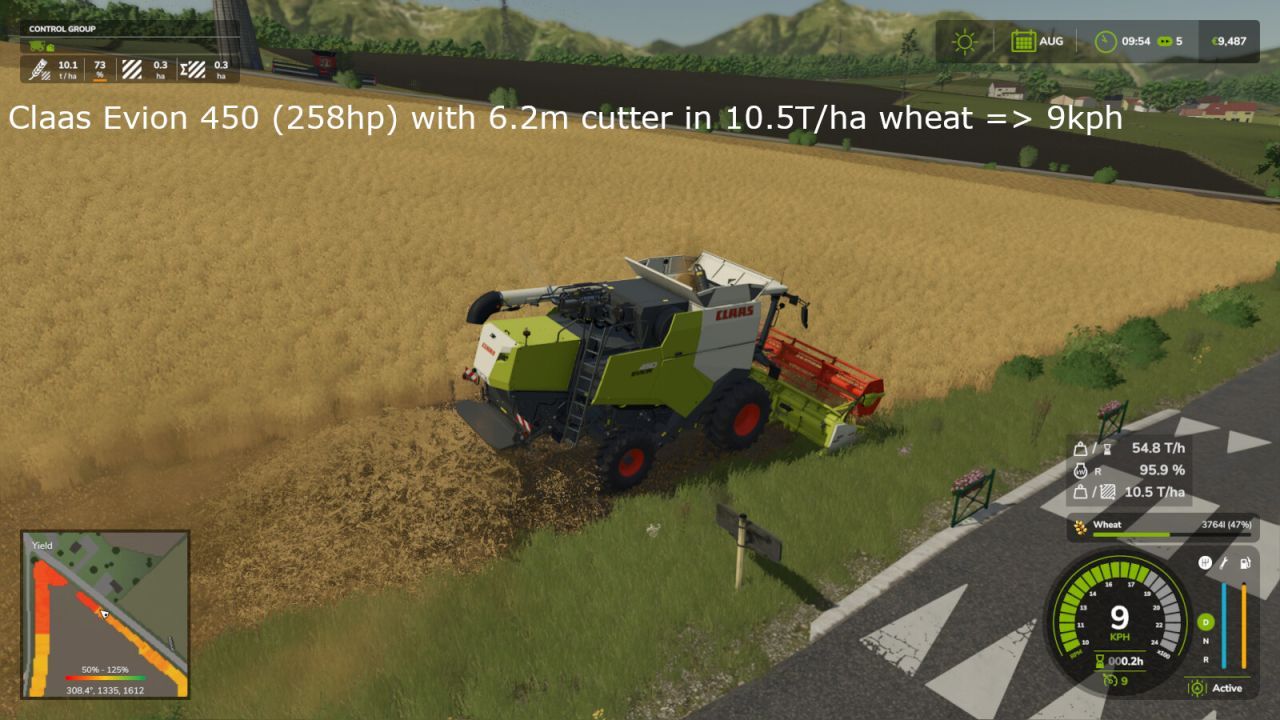Click the fuel pump icon on the dashboard

(1245, 563)
